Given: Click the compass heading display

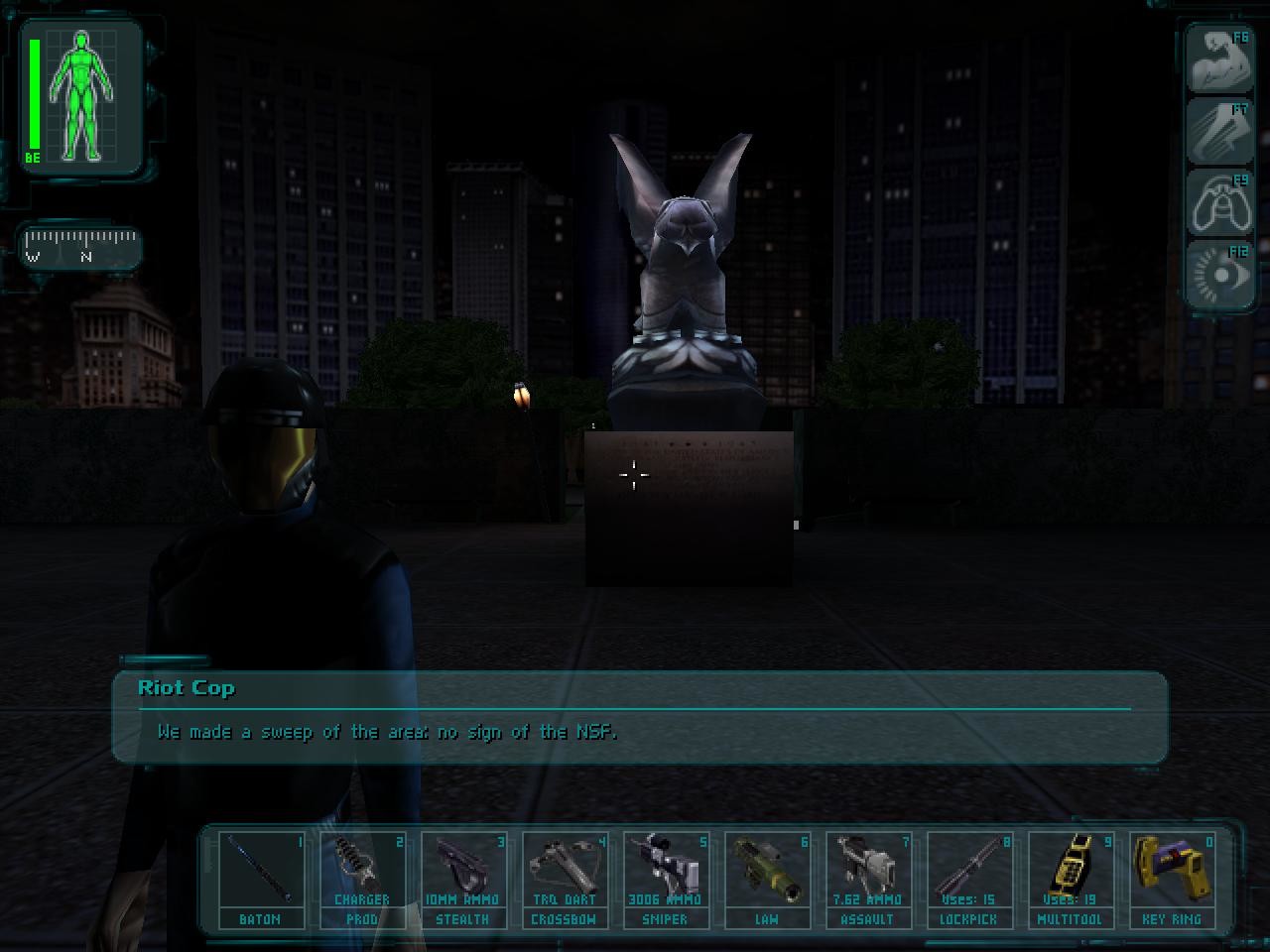Looking at the screenshot, I should coord(81,248).
